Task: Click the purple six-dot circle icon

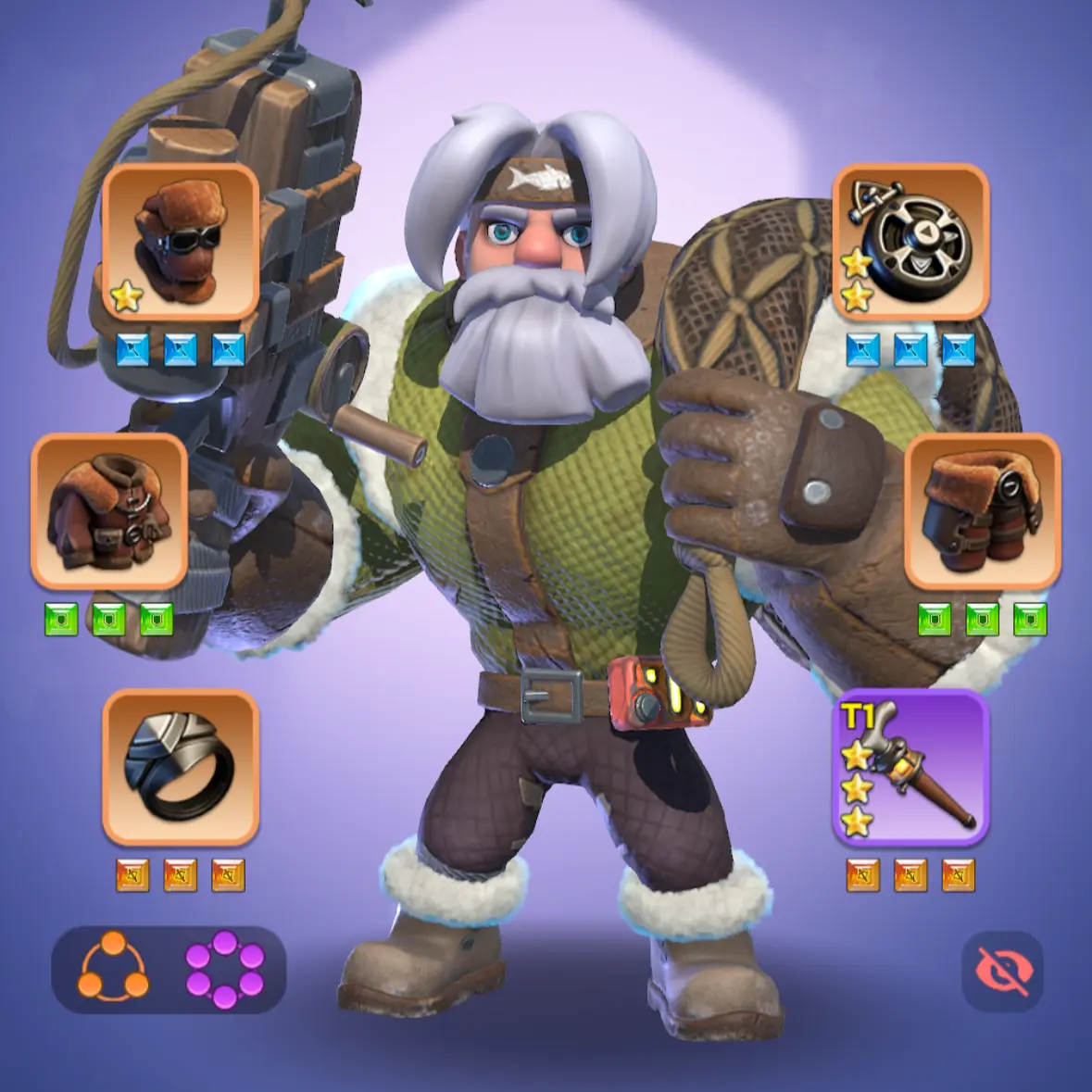Action: click(x=225, y=969)
